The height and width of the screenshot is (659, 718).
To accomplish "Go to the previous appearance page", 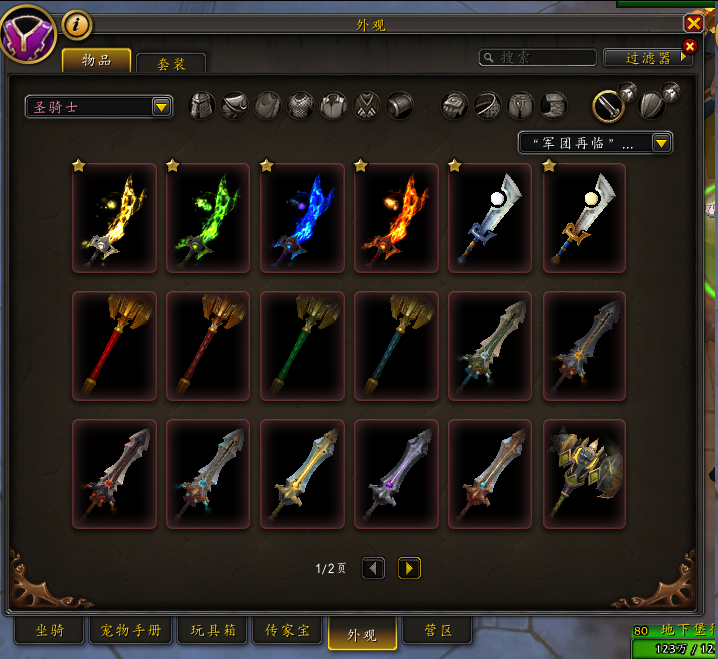I will [x=373, y=568].
